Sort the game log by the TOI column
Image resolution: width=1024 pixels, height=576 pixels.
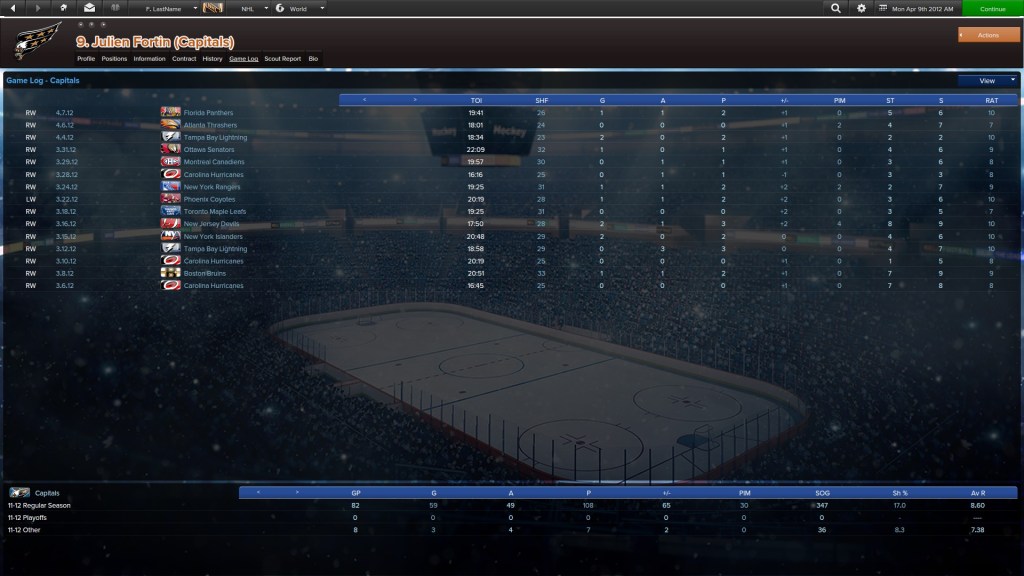coord(476,100)
